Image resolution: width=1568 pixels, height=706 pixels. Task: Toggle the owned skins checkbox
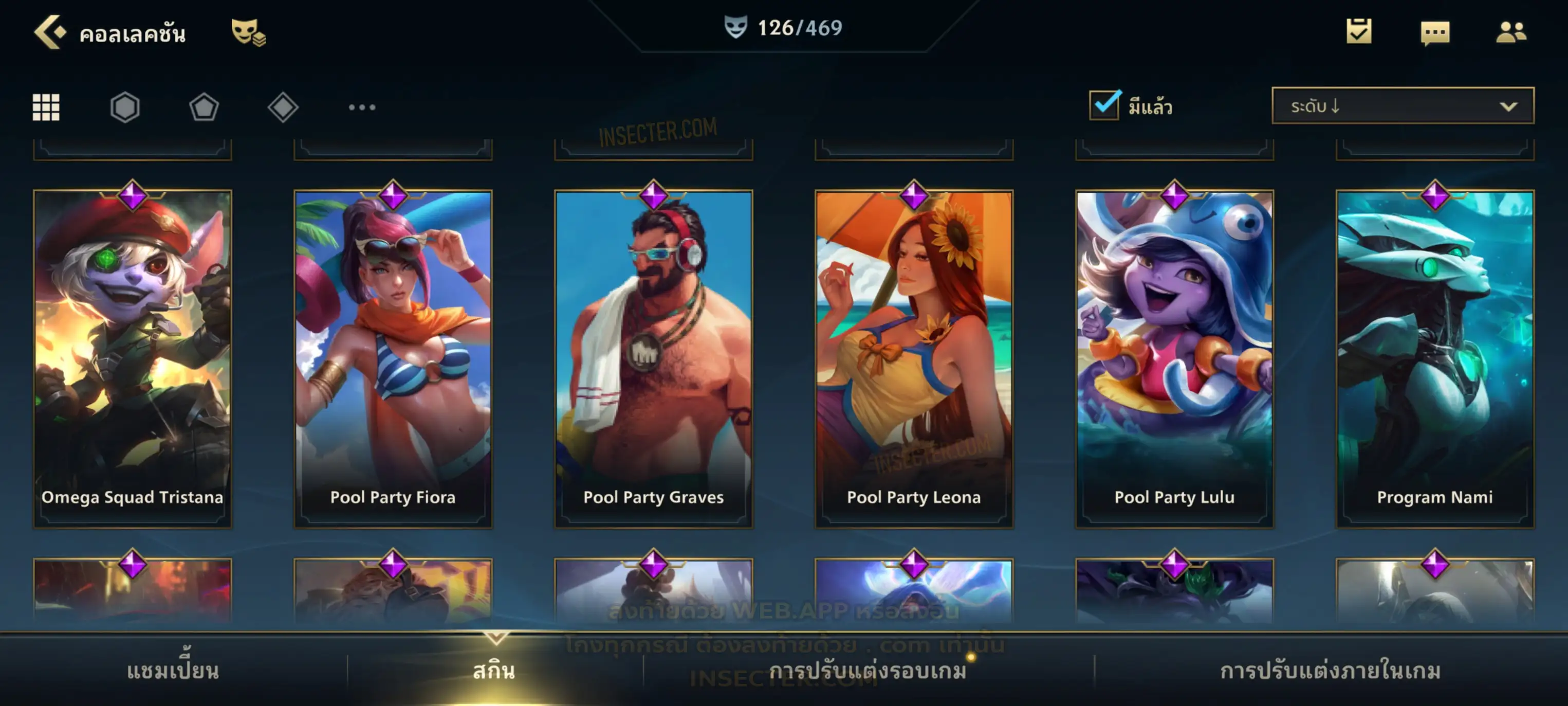pos(1104,105)
